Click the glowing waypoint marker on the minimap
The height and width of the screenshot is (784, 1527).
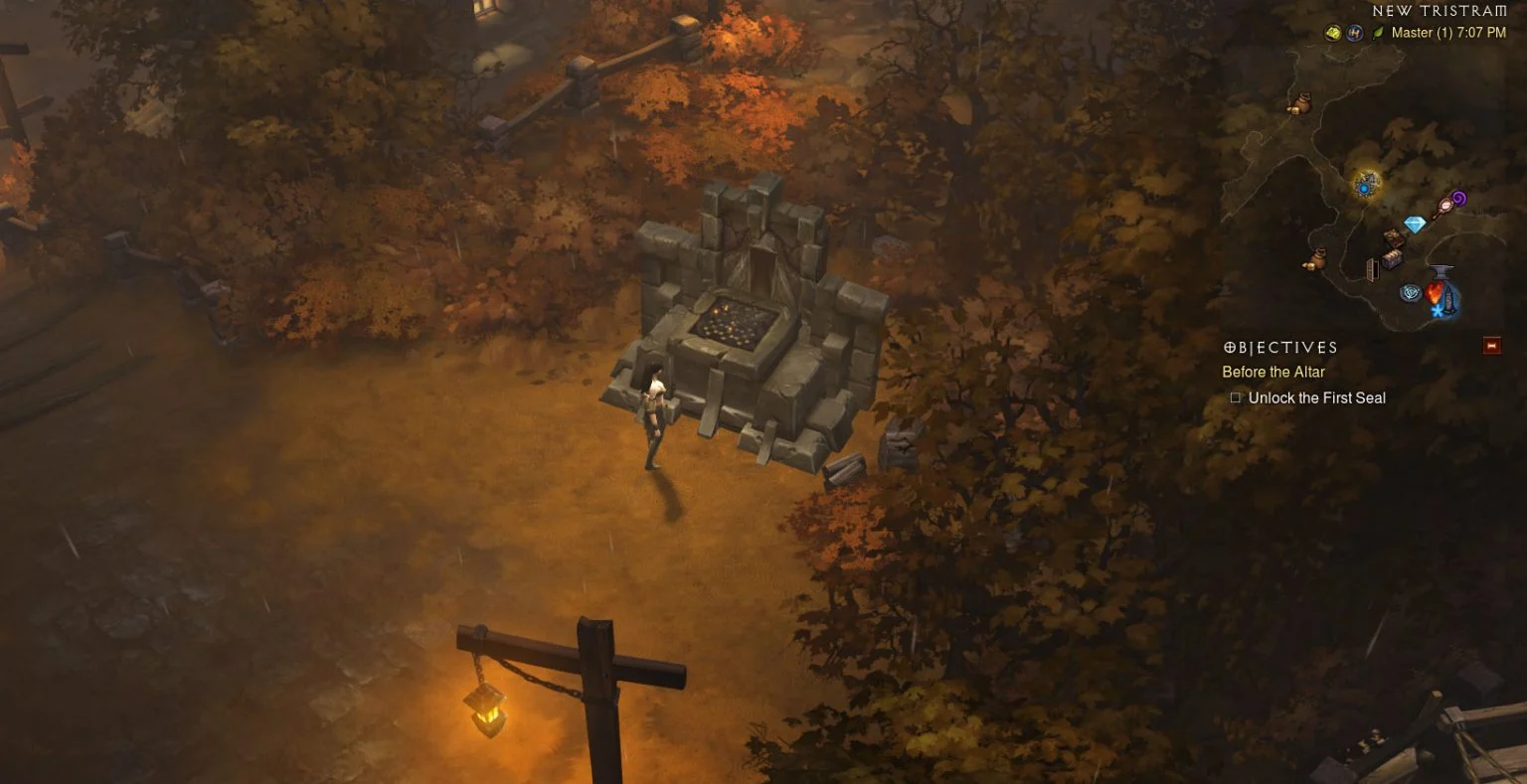click(1365, 186)
